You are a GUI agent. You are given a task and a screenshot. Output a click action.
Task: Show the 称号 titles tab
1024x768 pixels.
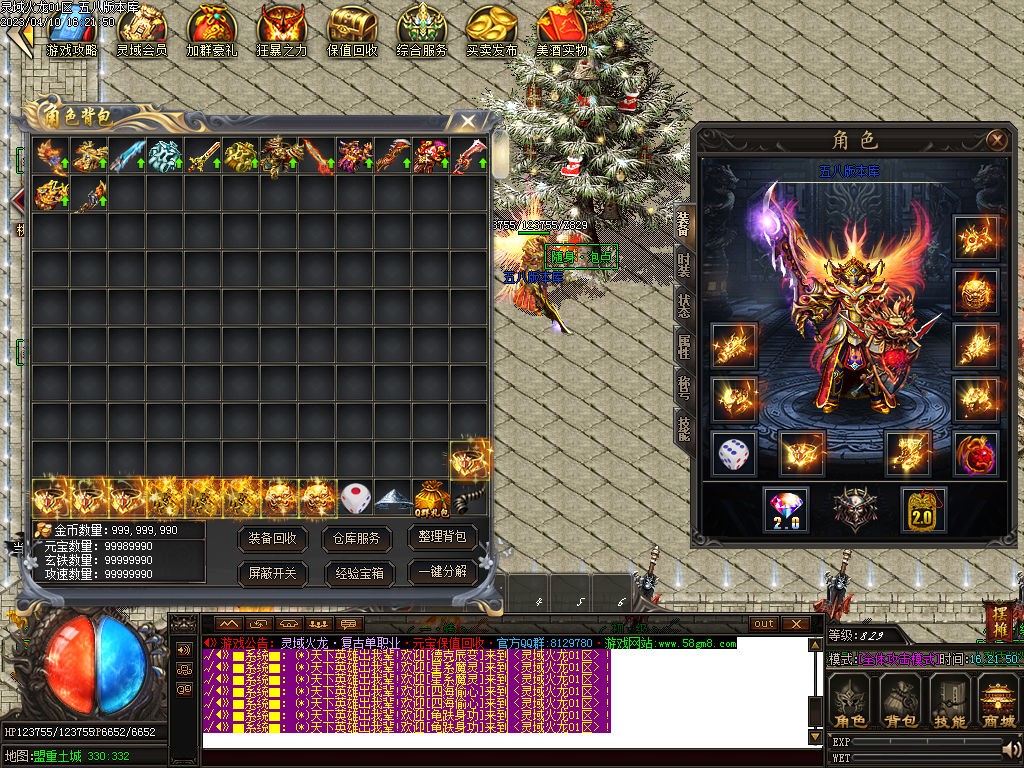[x=684, y=389]
